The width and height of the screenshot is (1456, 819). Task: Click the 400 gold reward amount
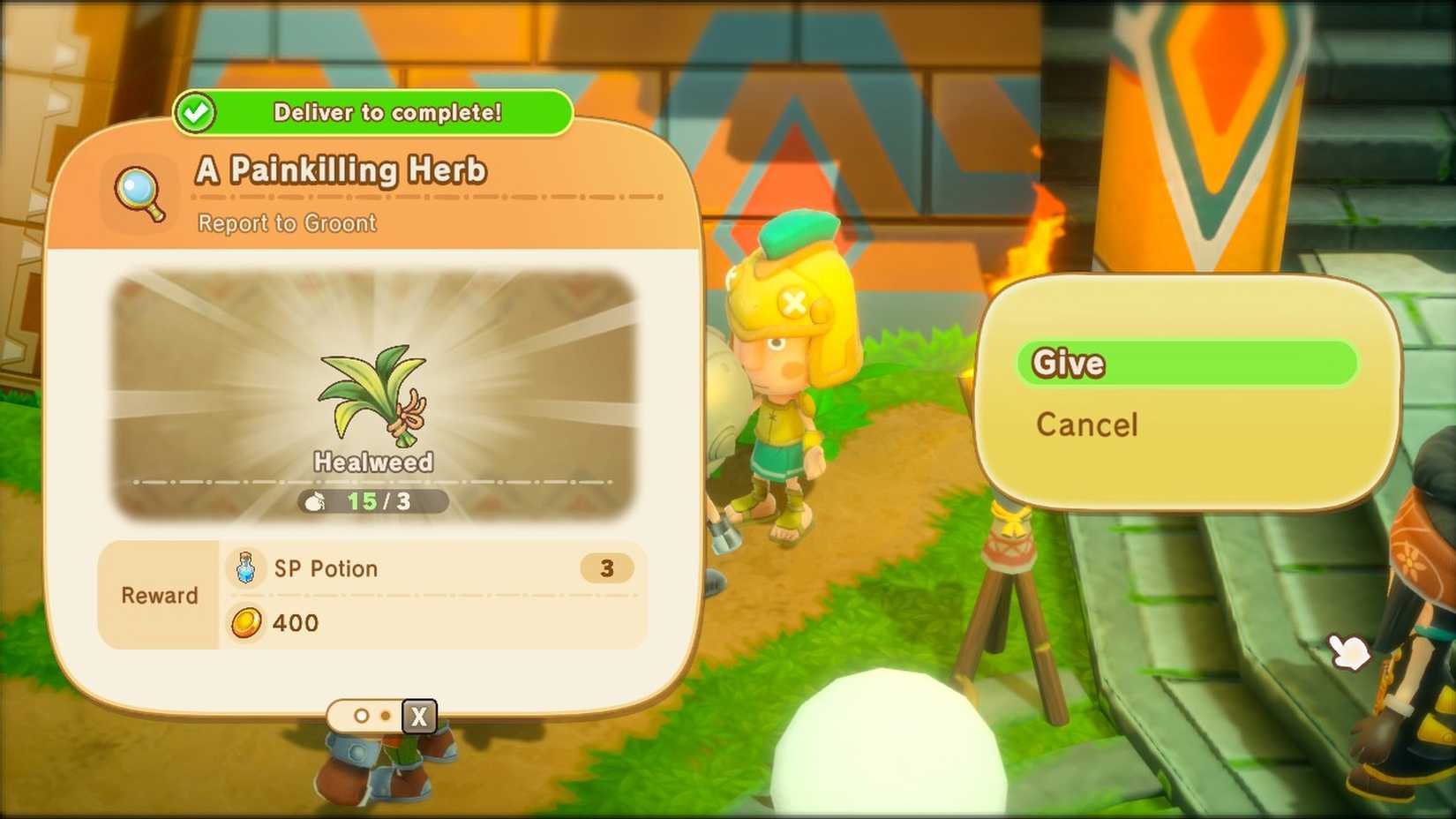coord(296,624)
